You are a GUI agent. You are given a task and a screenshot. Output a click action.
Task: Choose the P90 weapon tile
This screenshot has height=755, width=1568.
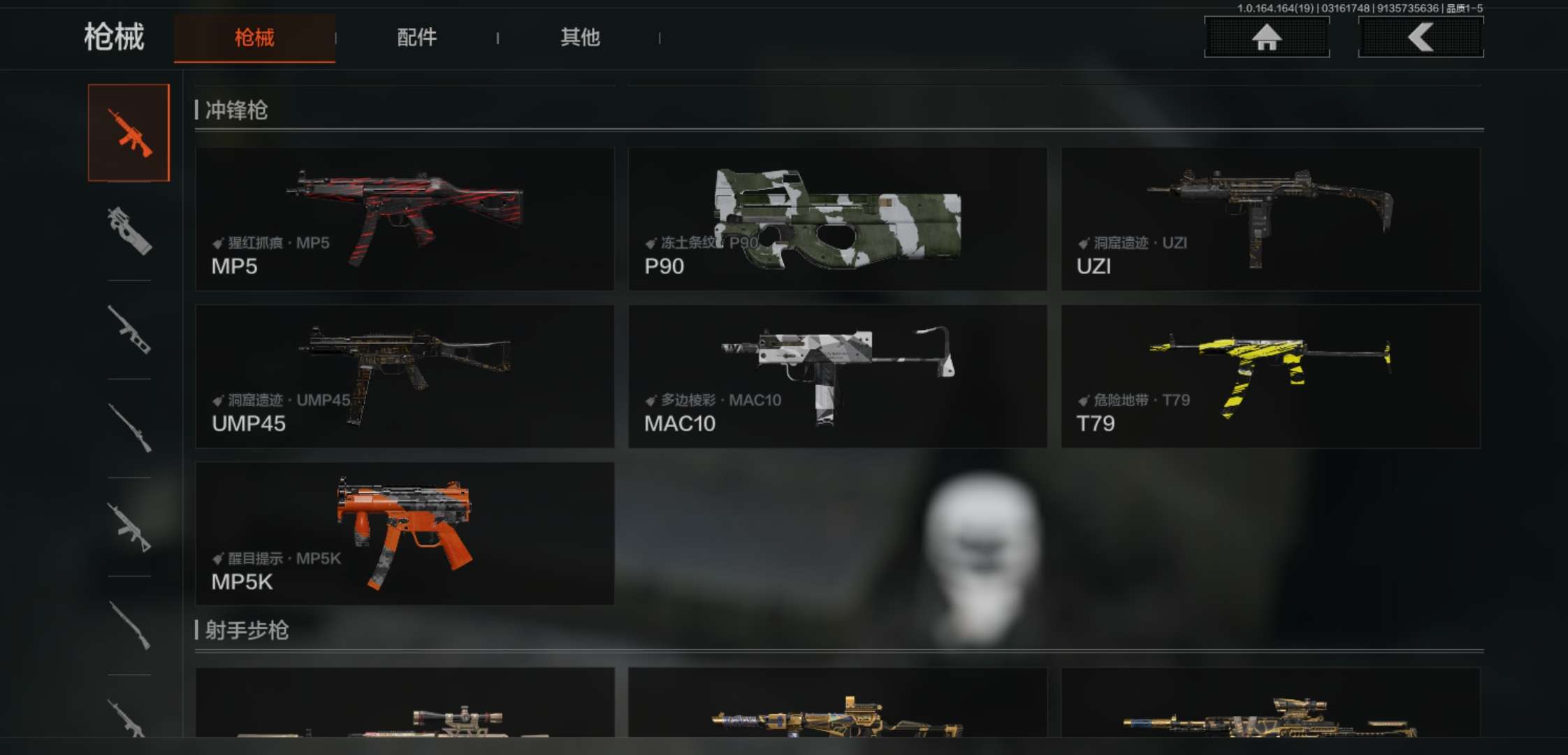pyautogui.click(x=837, y=219)
